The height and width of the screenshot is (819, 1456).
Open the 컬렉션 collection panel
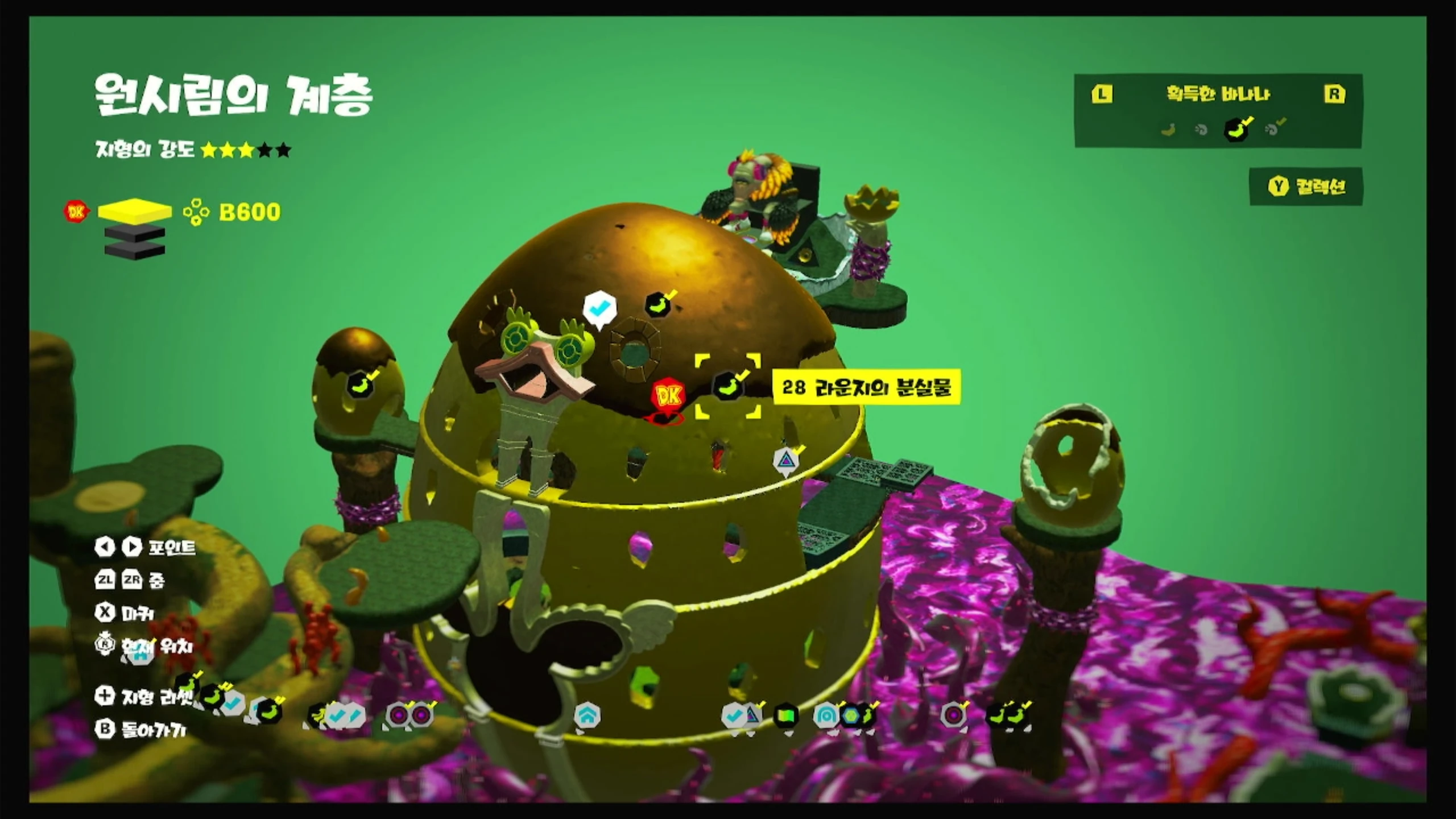pyautogui.click(x=1306, y=187)
